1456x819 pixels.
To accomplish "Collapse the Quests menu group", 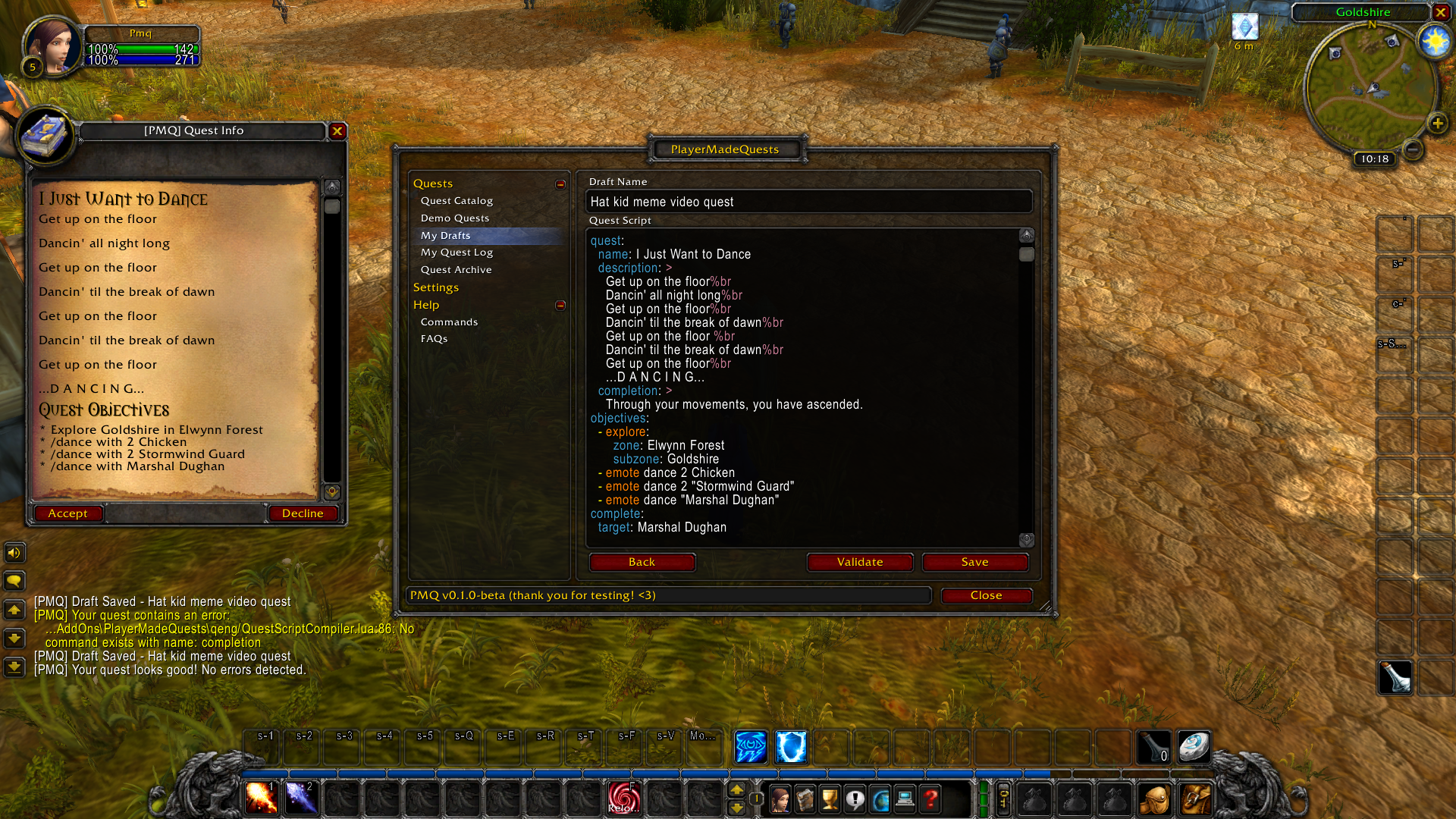I will tap(560, 184).
